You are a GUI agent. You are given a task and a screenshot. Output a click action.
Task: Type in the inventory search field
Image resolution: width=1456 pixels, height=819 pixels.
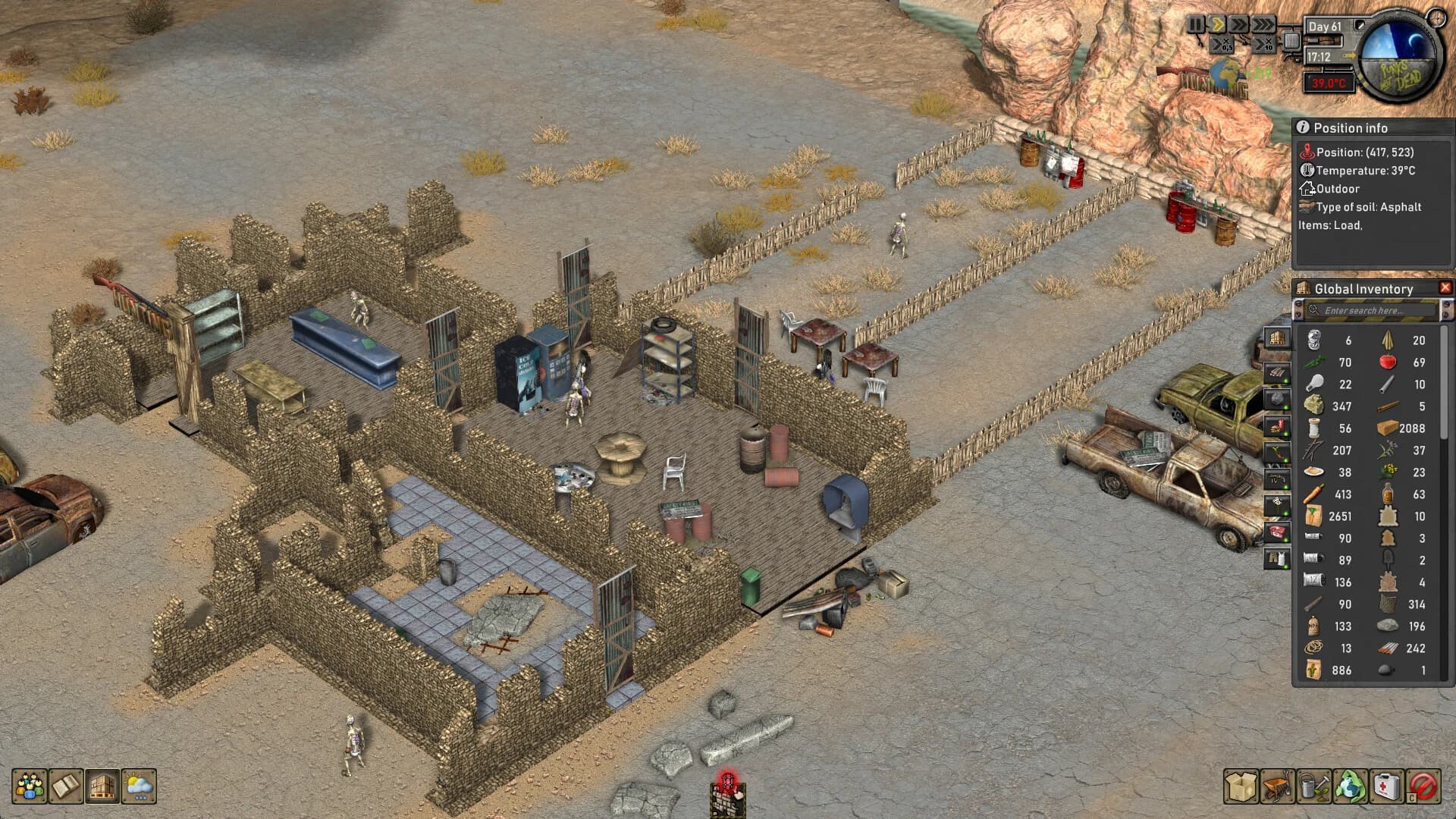point(1369,310)
